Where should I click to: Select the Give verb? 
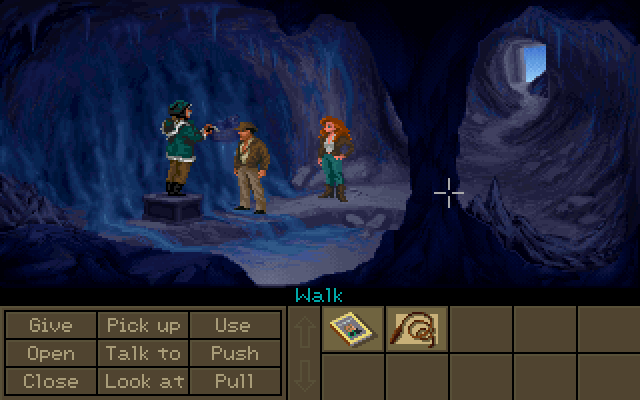pos(51,326)
